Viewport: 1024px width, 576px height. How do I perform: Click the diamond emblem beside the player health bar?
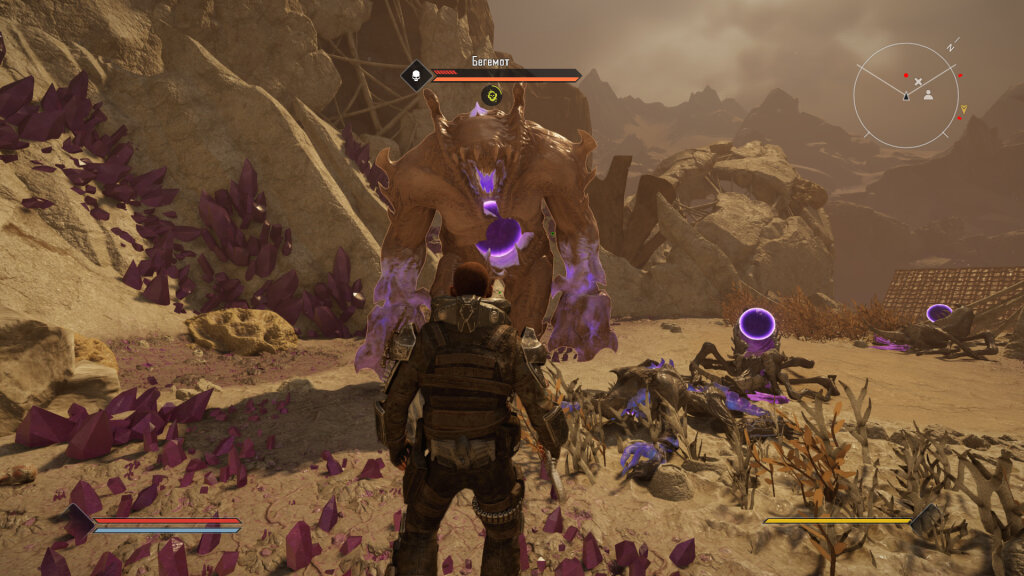(x=78, y=523)
